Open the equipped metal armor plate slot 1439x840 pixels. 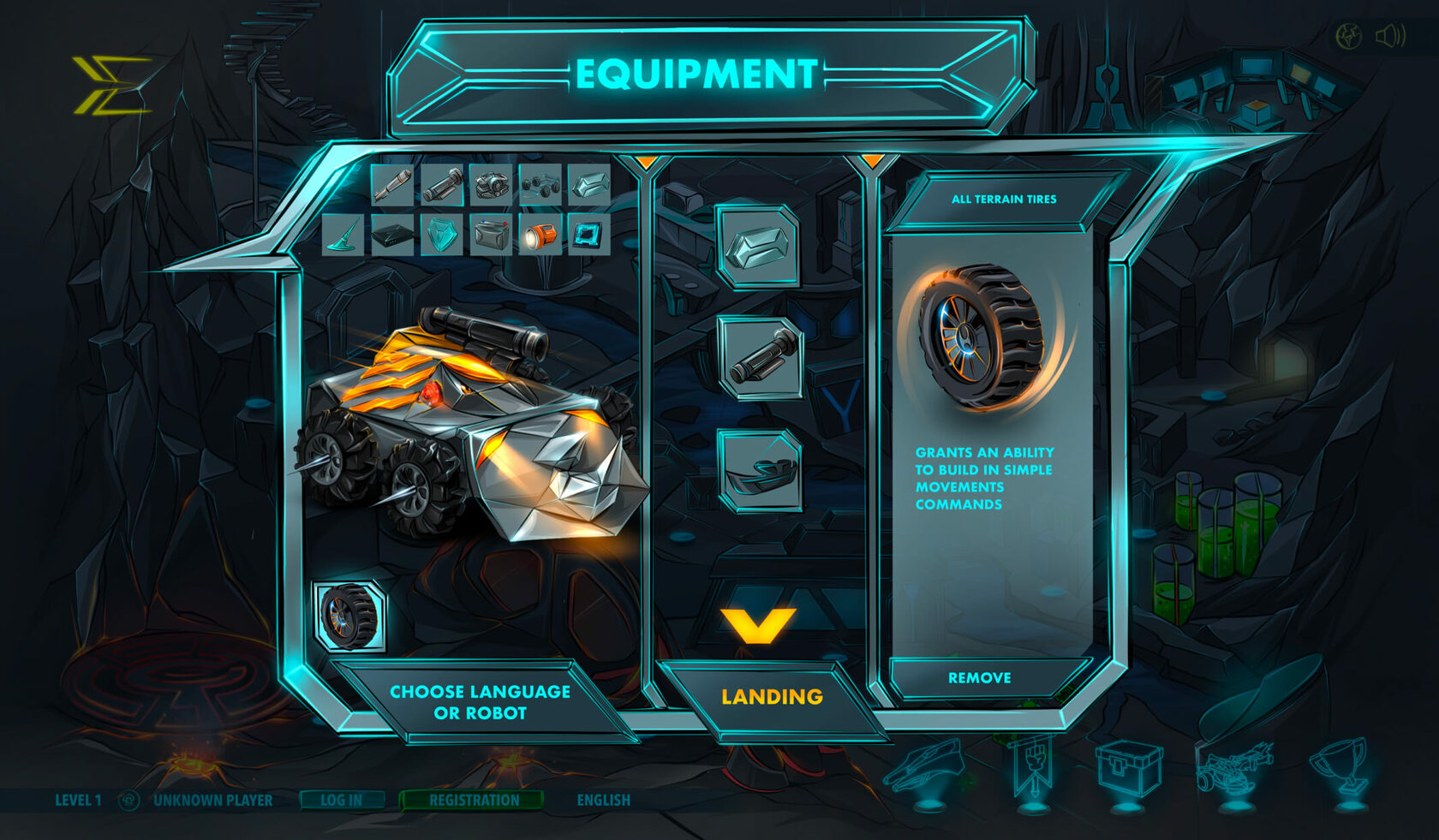click(x=759, y=247)
